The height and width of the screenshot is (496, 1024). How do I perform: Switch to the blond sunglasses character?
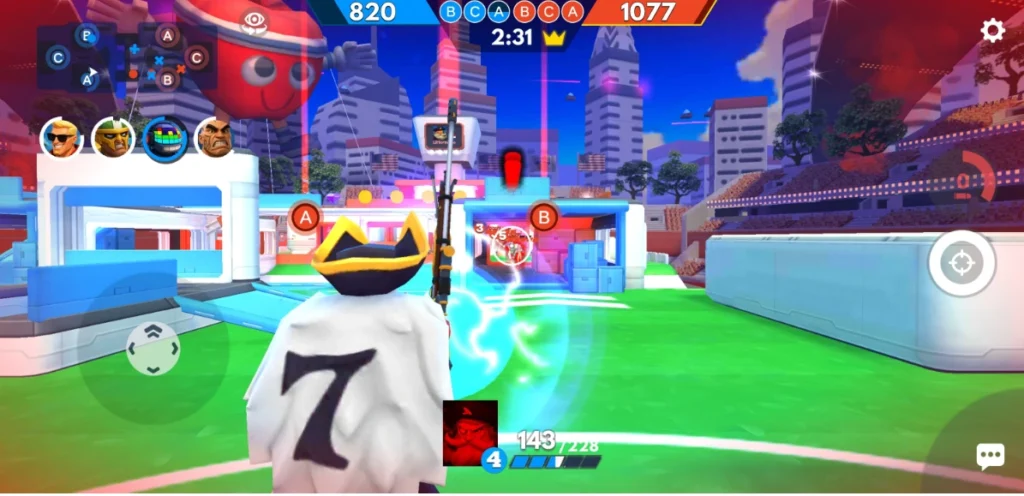[x=61, y=138]
